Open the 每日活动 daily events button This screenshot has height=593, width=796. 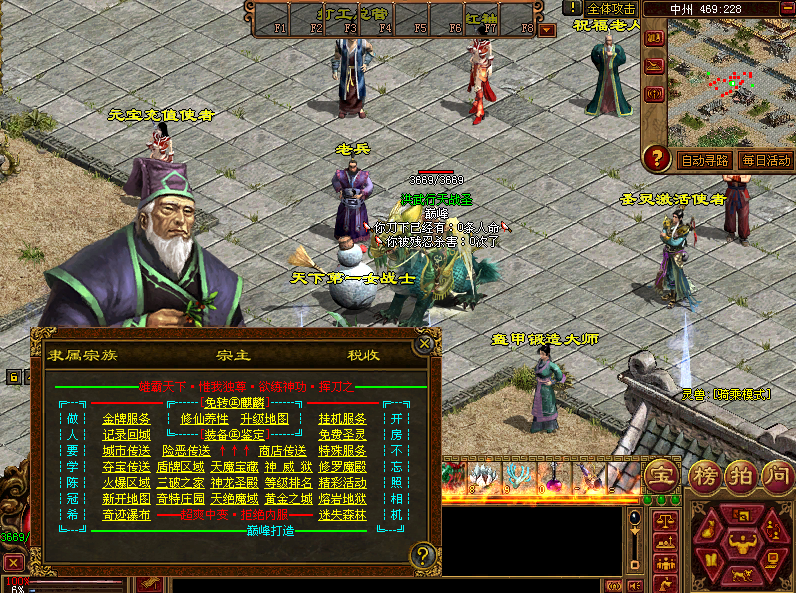(x=765, y=160)
